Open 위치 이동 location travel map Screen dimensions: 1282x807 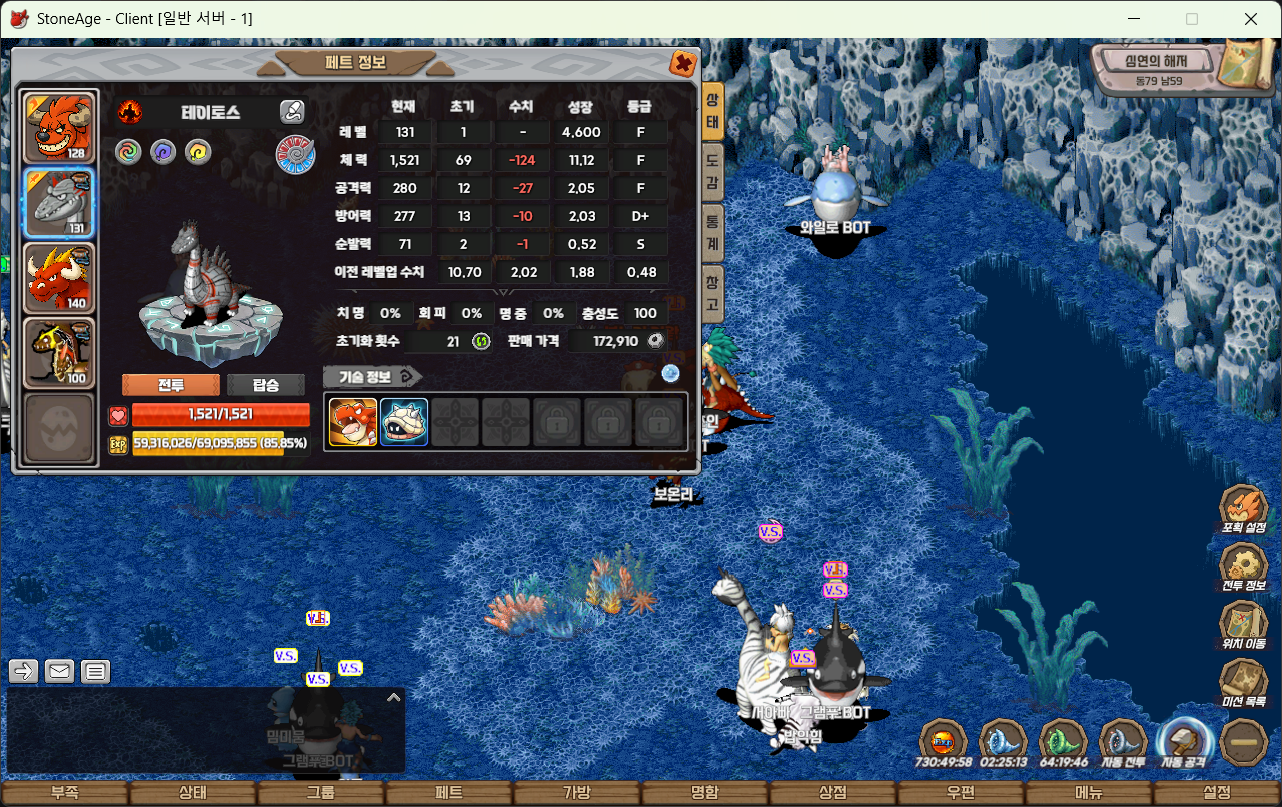1244,624
